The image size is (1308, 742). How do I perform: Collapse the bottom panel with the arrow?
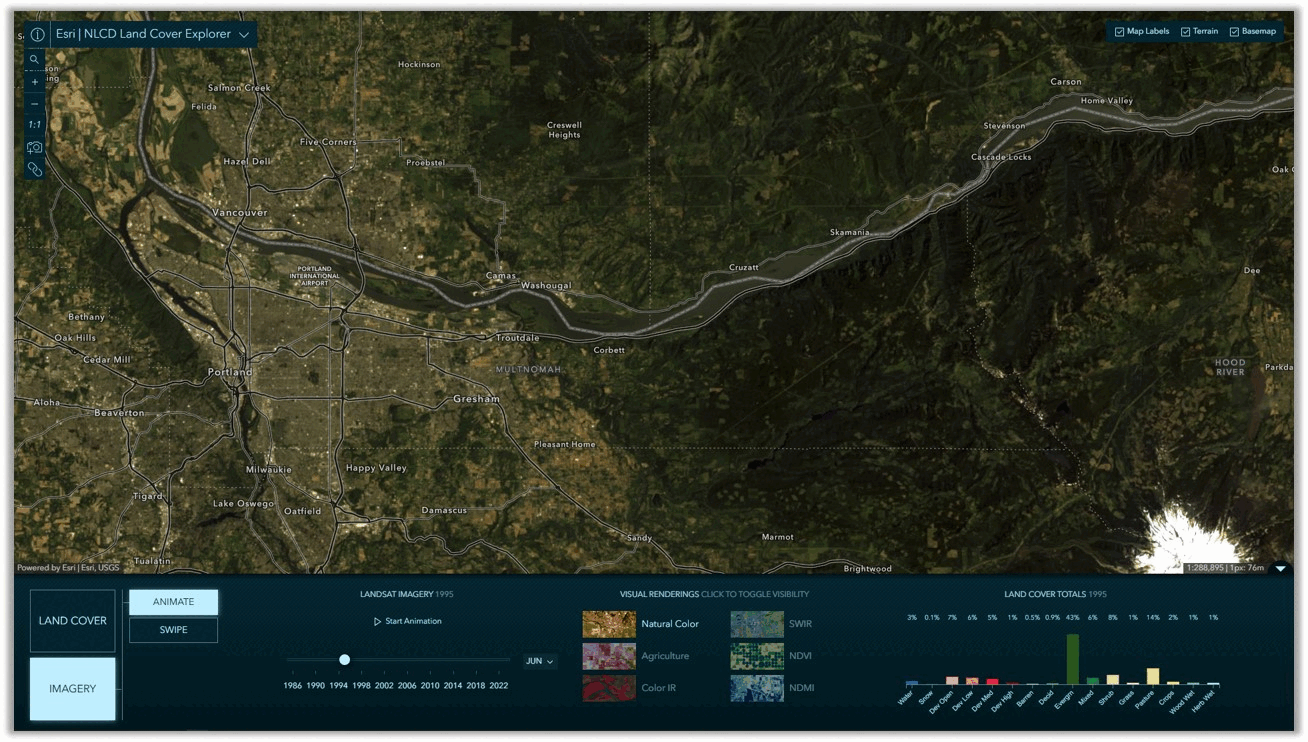point(1281,569)
